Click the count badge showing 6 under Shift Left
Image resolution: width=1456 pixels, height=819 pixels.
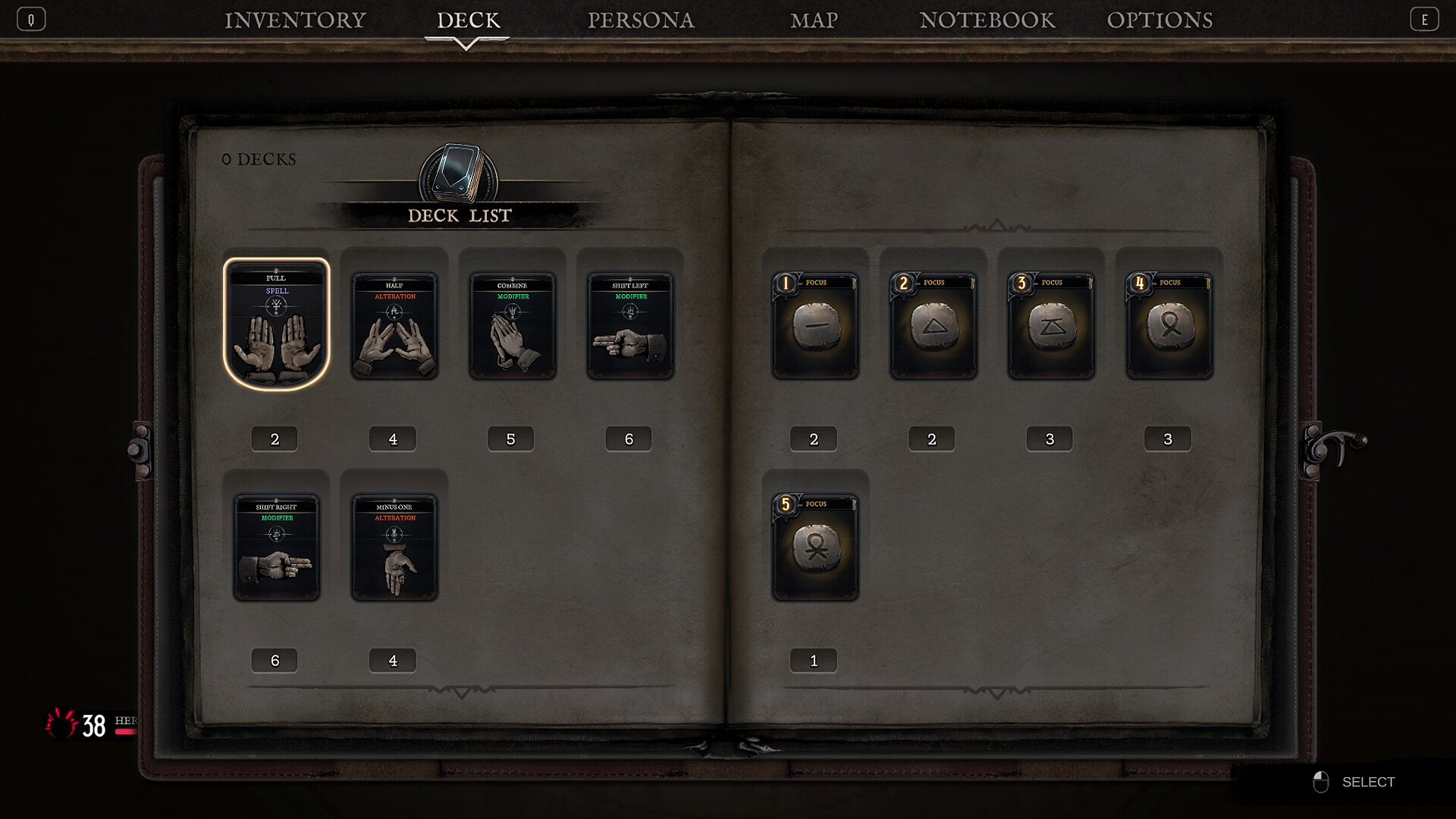point(629,438)
